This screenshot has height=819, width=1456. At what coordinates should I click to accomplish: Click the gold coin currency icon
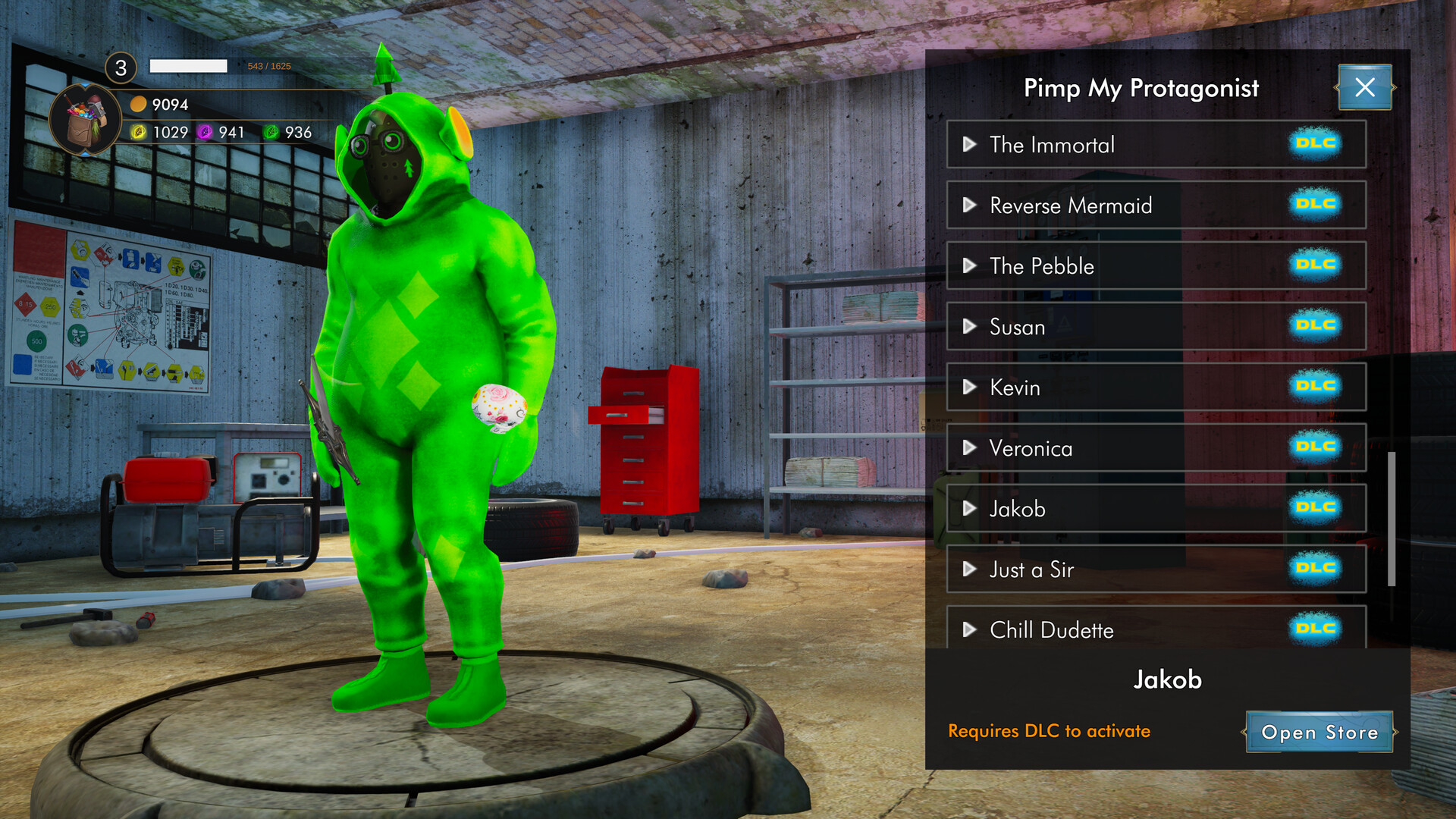[136, 105]
